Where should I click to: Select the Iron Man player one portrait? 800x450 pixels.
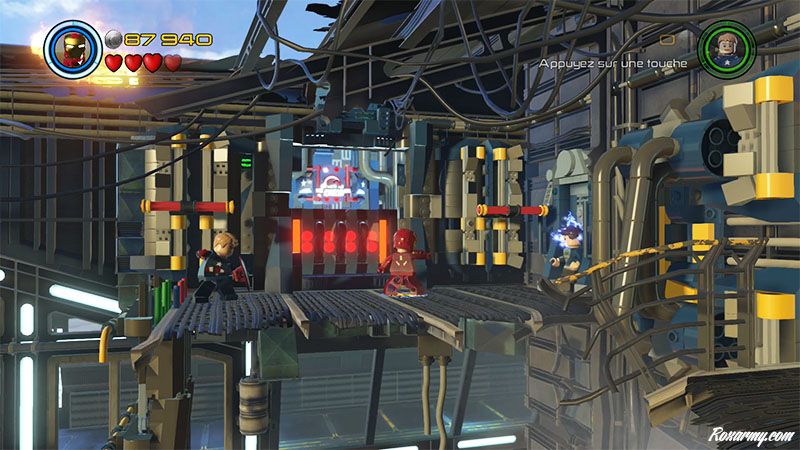[72, 49]
